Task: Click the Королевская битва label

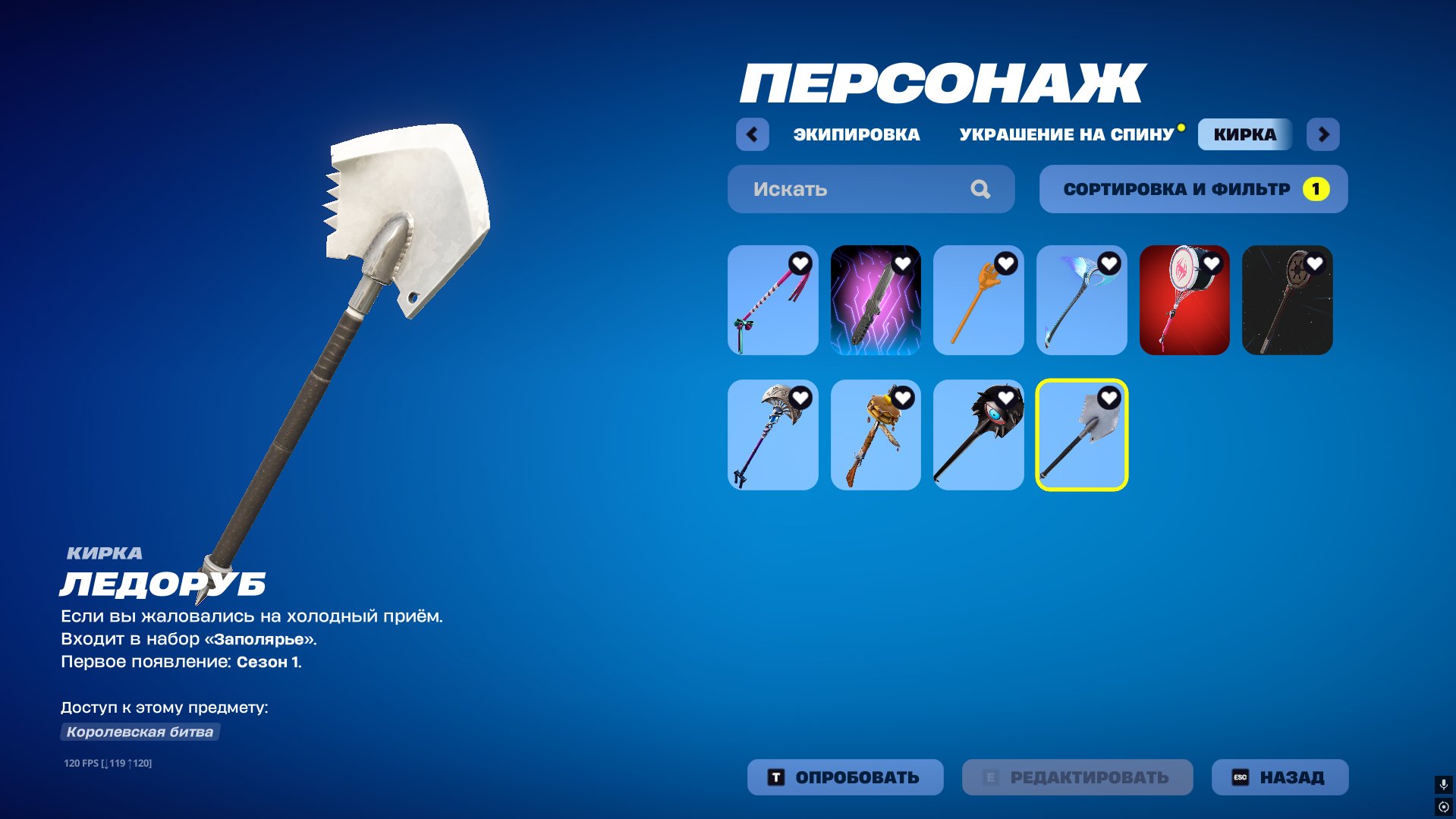Action: click(140, 732)
